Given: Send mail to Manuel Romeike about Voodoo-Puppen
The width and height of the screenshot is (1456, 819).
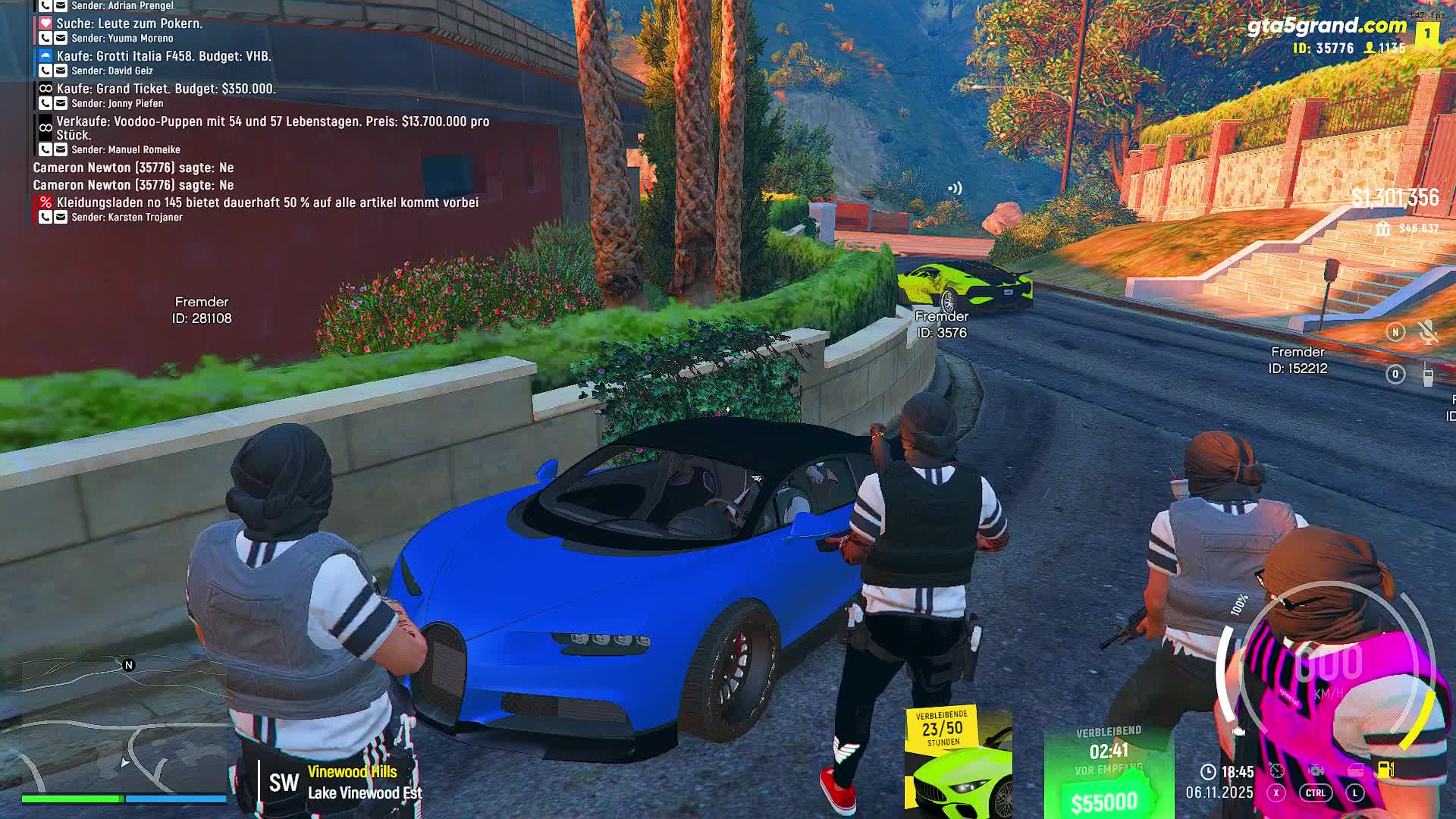Looking at the screenshot, I should click(x=61, y=149).
